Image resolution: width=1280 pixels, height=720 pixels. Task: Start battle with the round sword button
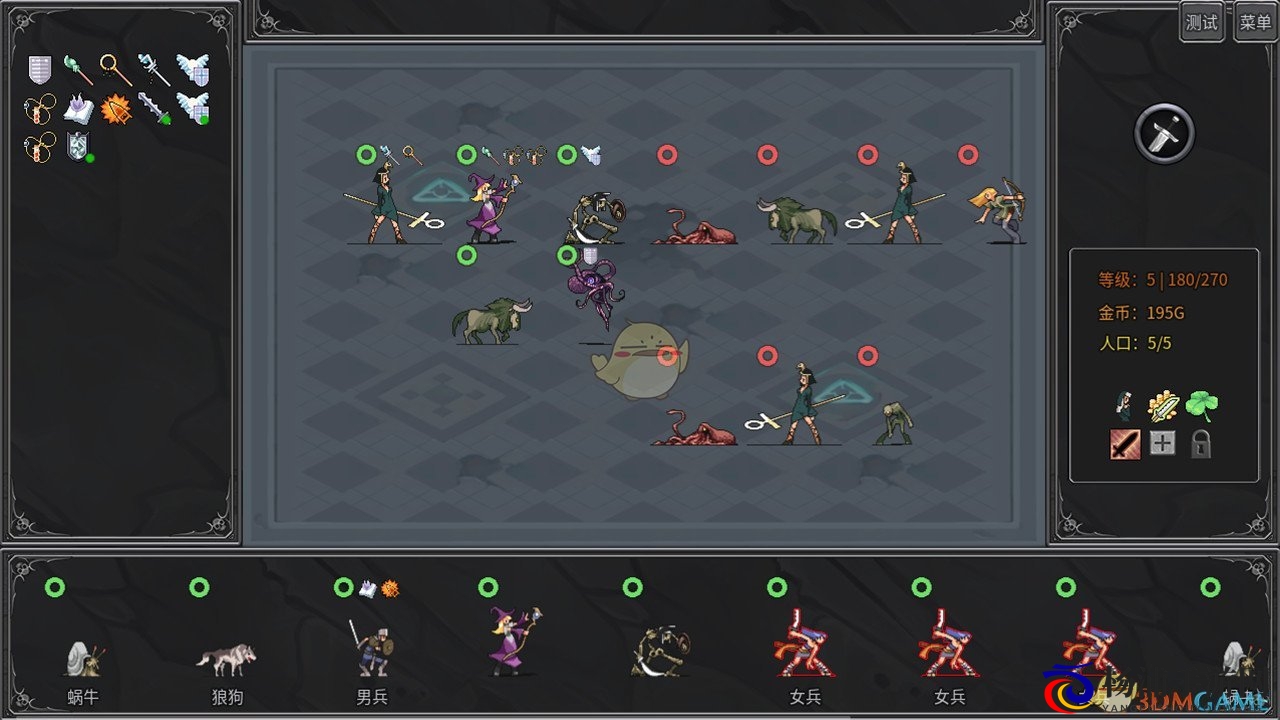[x=1165, y=133]
